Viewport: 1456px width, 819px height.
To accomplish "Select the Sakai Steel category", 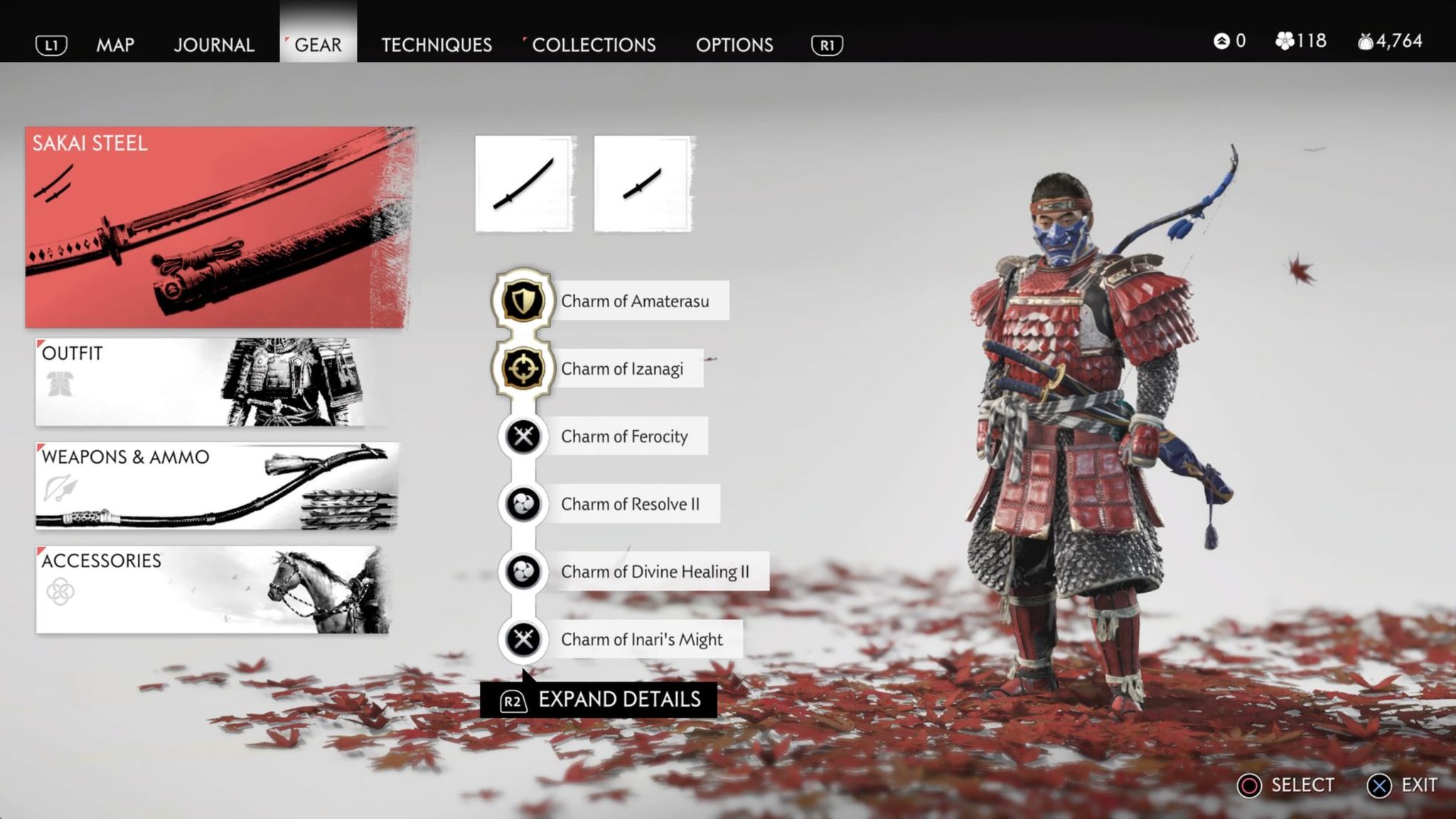I will tap(219, 227).
